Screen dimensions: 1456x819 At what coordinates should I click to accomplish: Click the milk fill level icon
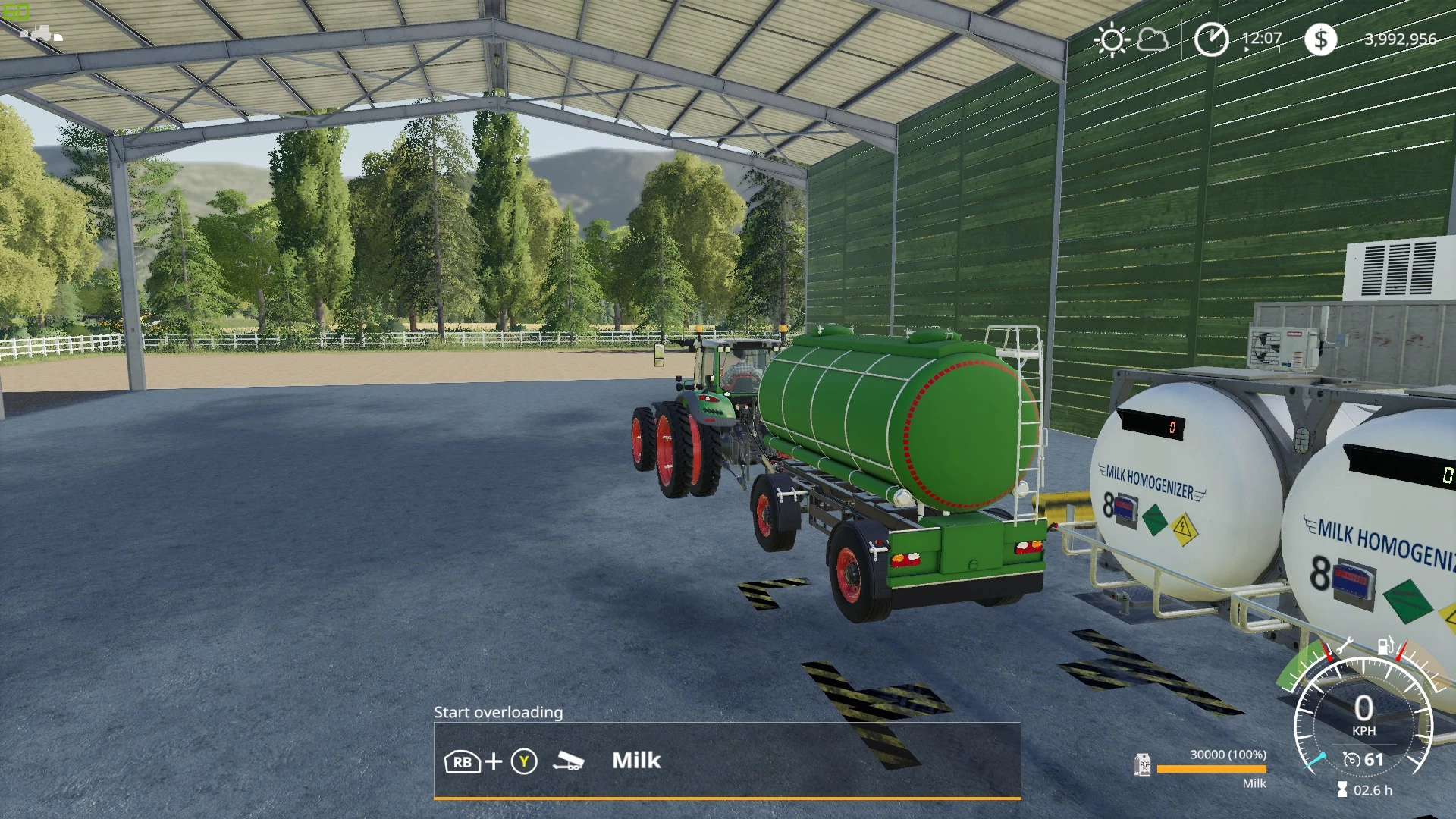point(1142,765)
